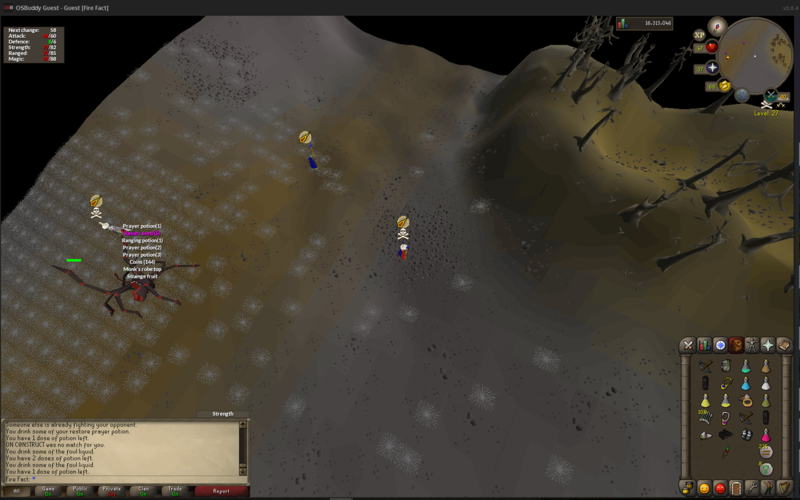Open the Prayer tab
The image size is (800, 500).
tap(768, 345)
